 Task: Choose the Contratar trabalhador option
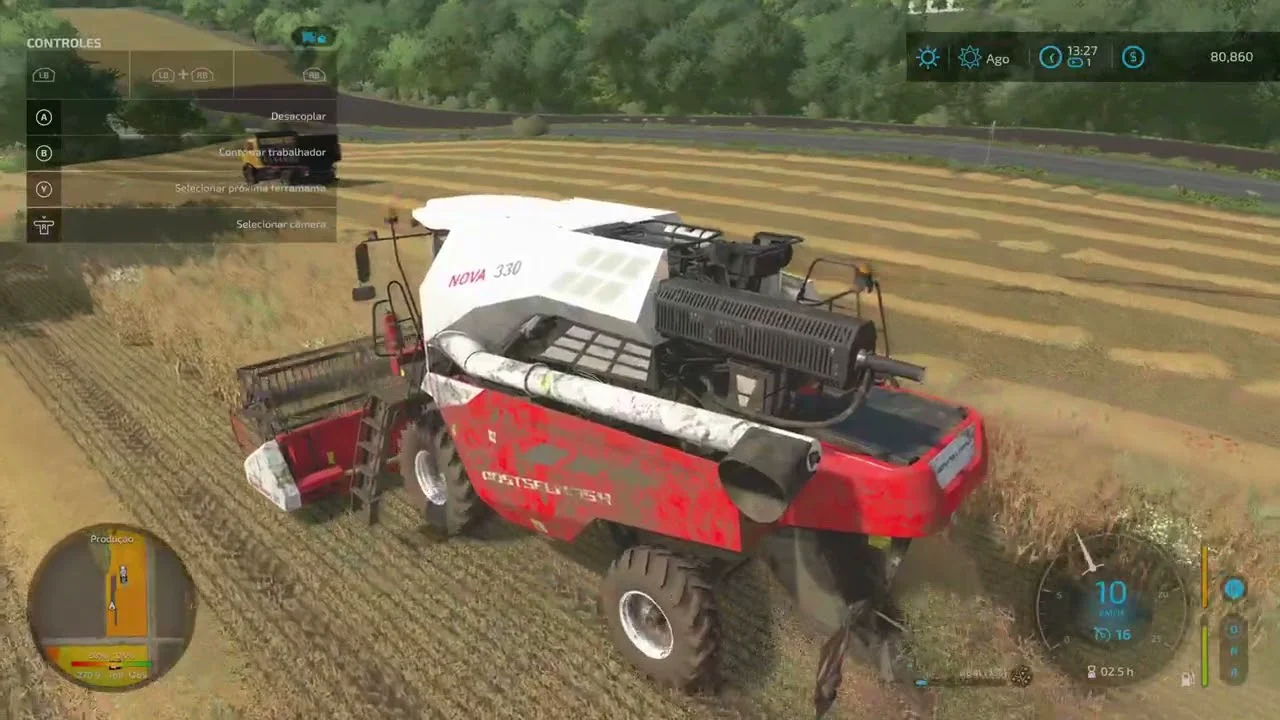click(x=180, y=153)
